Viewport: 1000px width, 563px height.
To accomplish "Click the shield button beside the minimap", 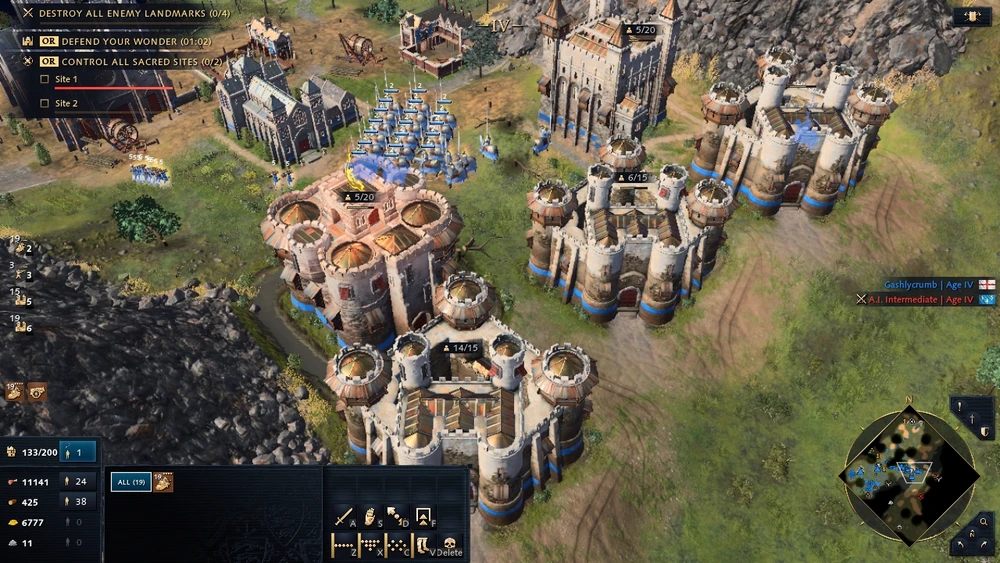I will (x=986, y=431).
